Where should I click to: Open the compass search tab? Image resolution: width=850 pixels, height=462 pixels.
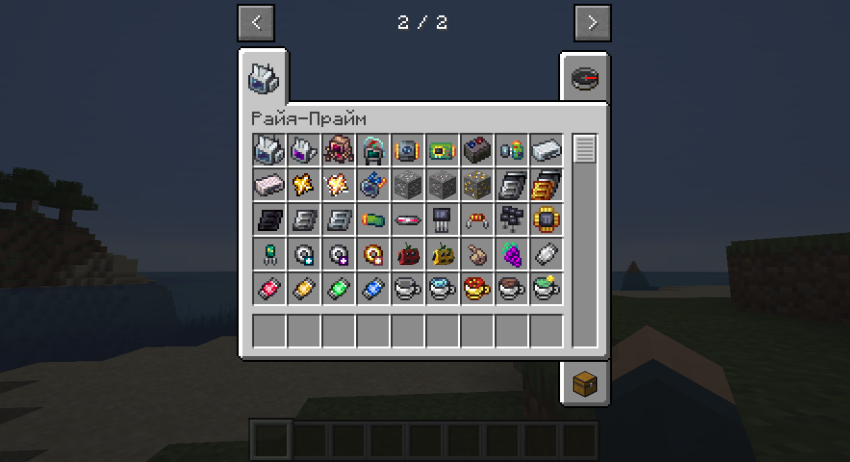(584, 78)
